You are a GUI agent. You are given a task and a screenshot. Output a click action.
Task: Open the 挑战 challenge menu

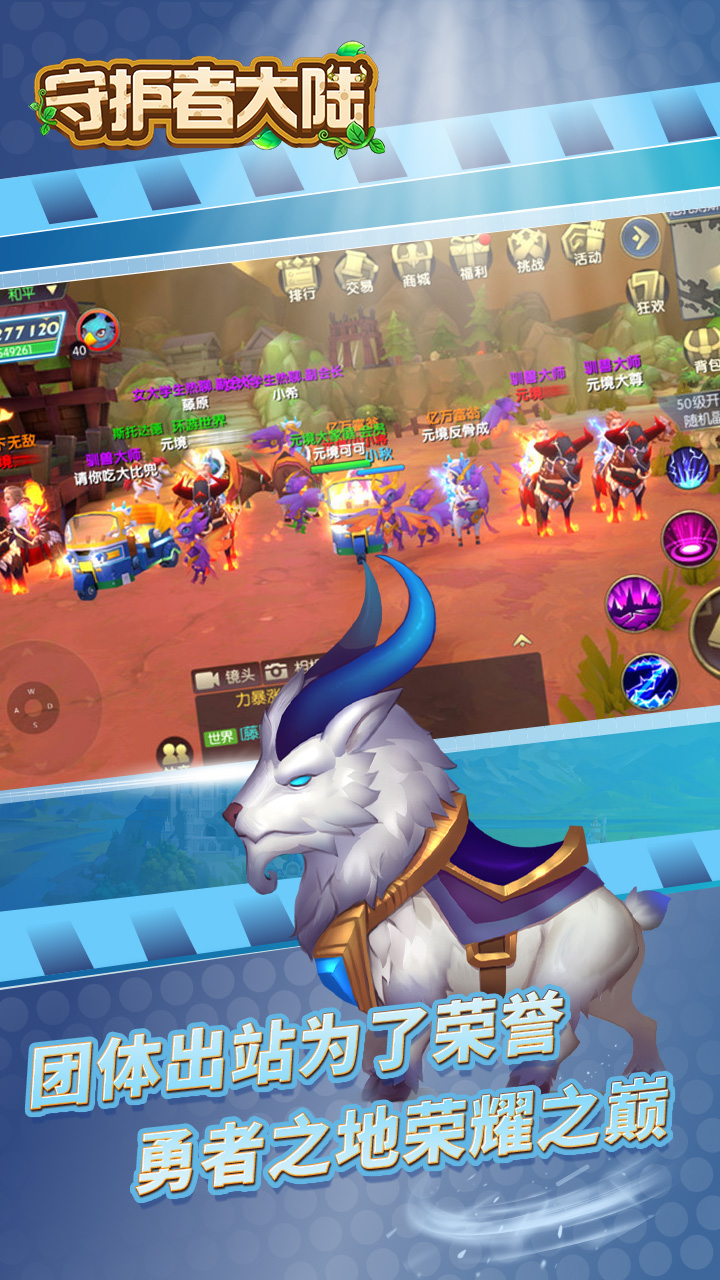click(527, 248)
